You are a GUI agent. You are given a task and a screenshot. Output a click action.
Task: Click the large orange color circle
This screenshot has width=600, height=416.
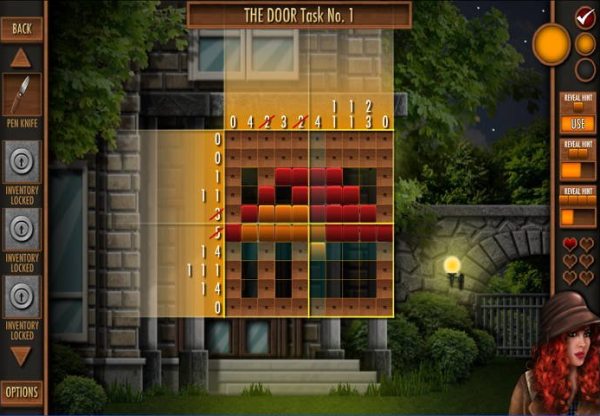tap(551, 44)
